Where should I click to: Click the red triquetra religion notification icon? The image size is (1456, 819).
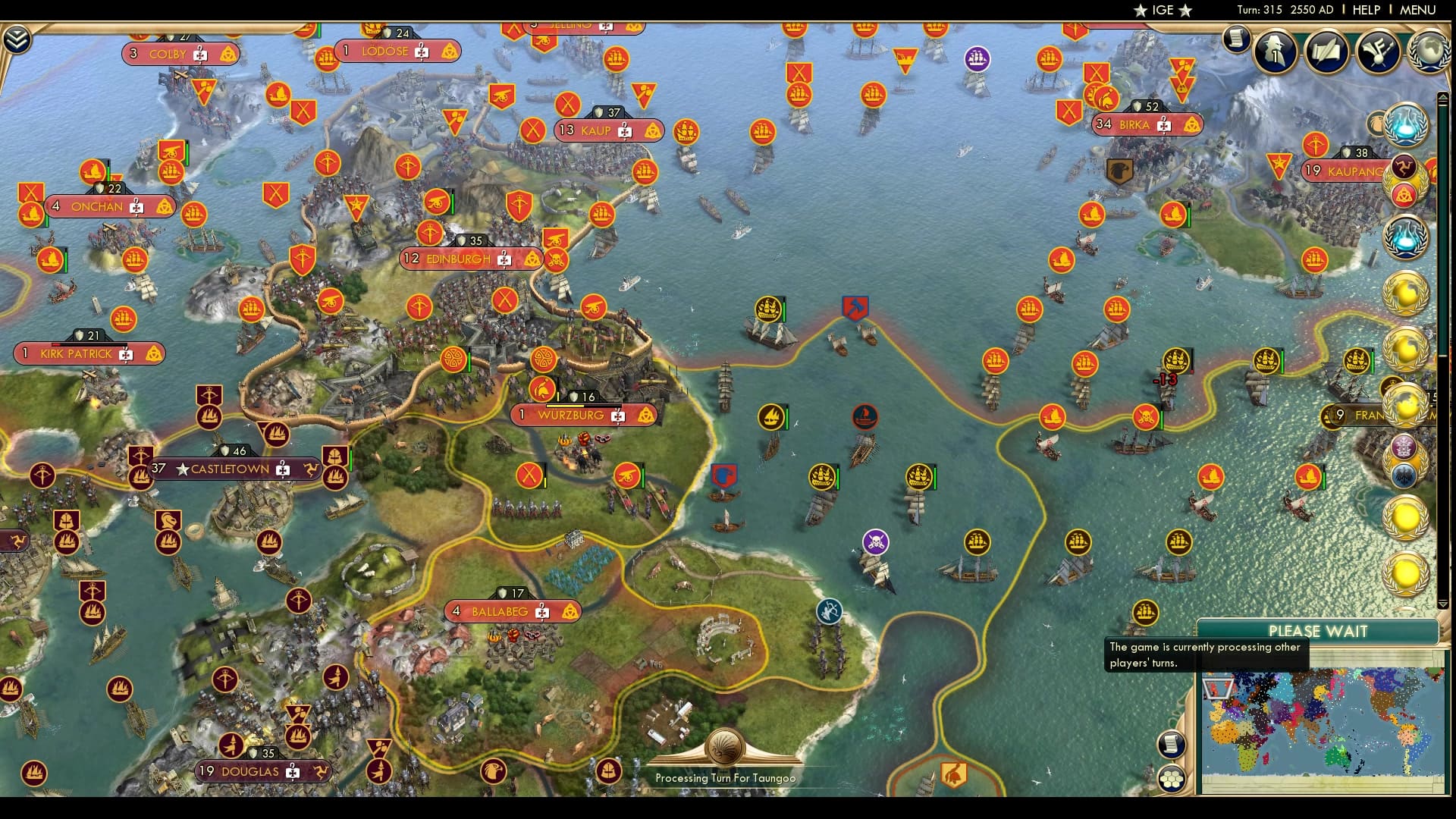point(1404,195)
